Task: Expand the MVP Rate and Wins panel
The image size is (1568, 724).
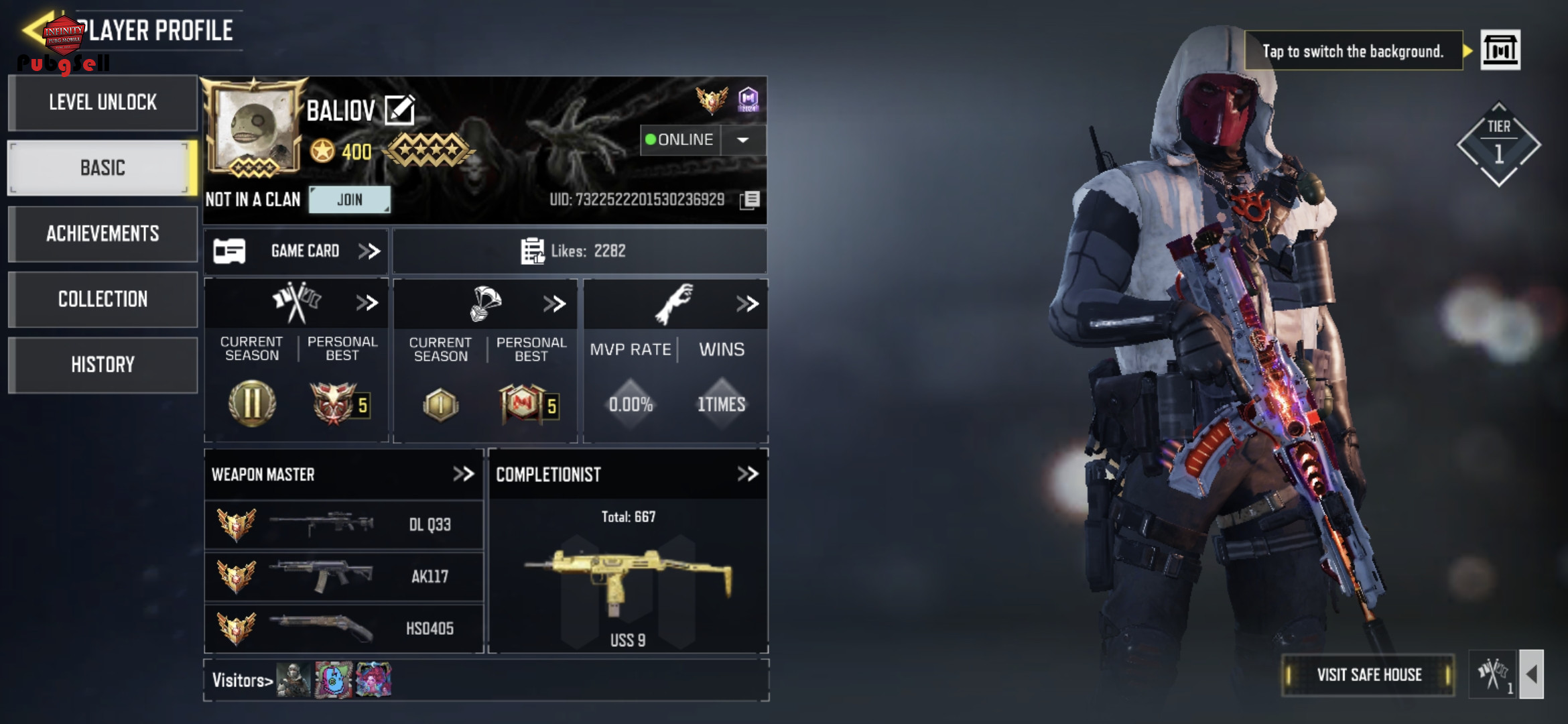Action: tap(747, 304)
